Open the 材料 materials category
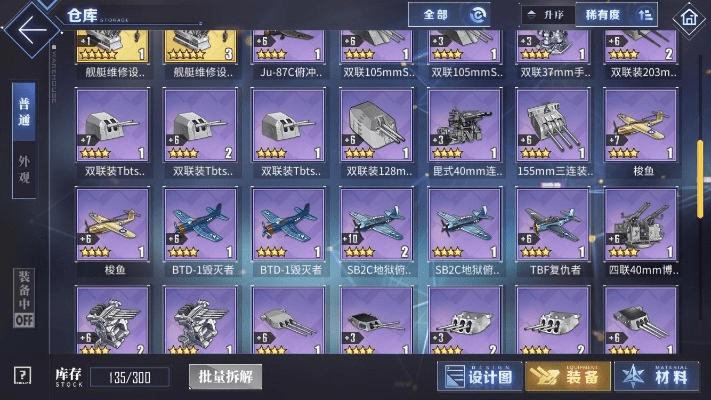 [x=656, y=375]
